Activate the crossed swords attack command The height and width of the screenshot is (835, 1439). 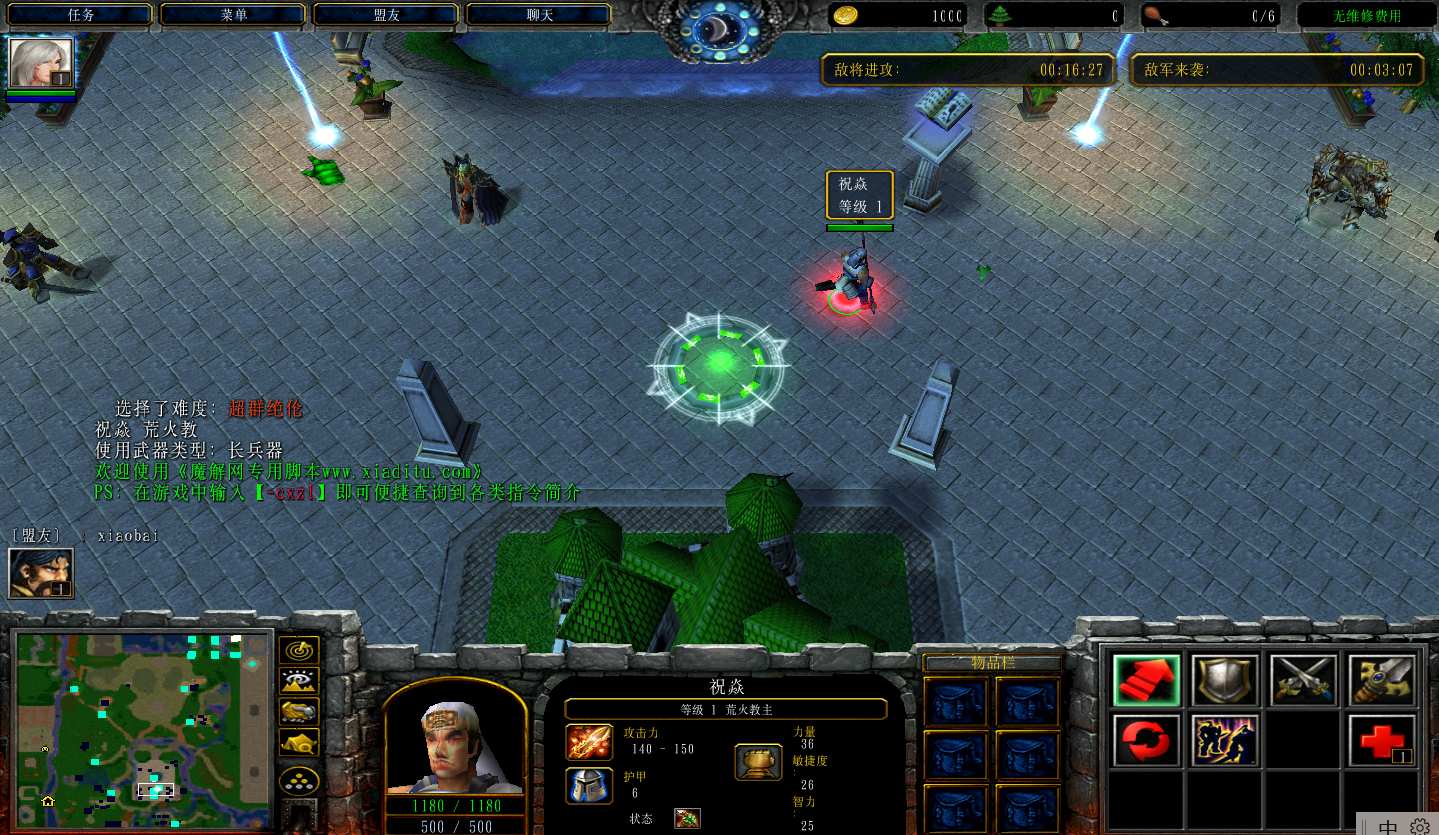1304,681
